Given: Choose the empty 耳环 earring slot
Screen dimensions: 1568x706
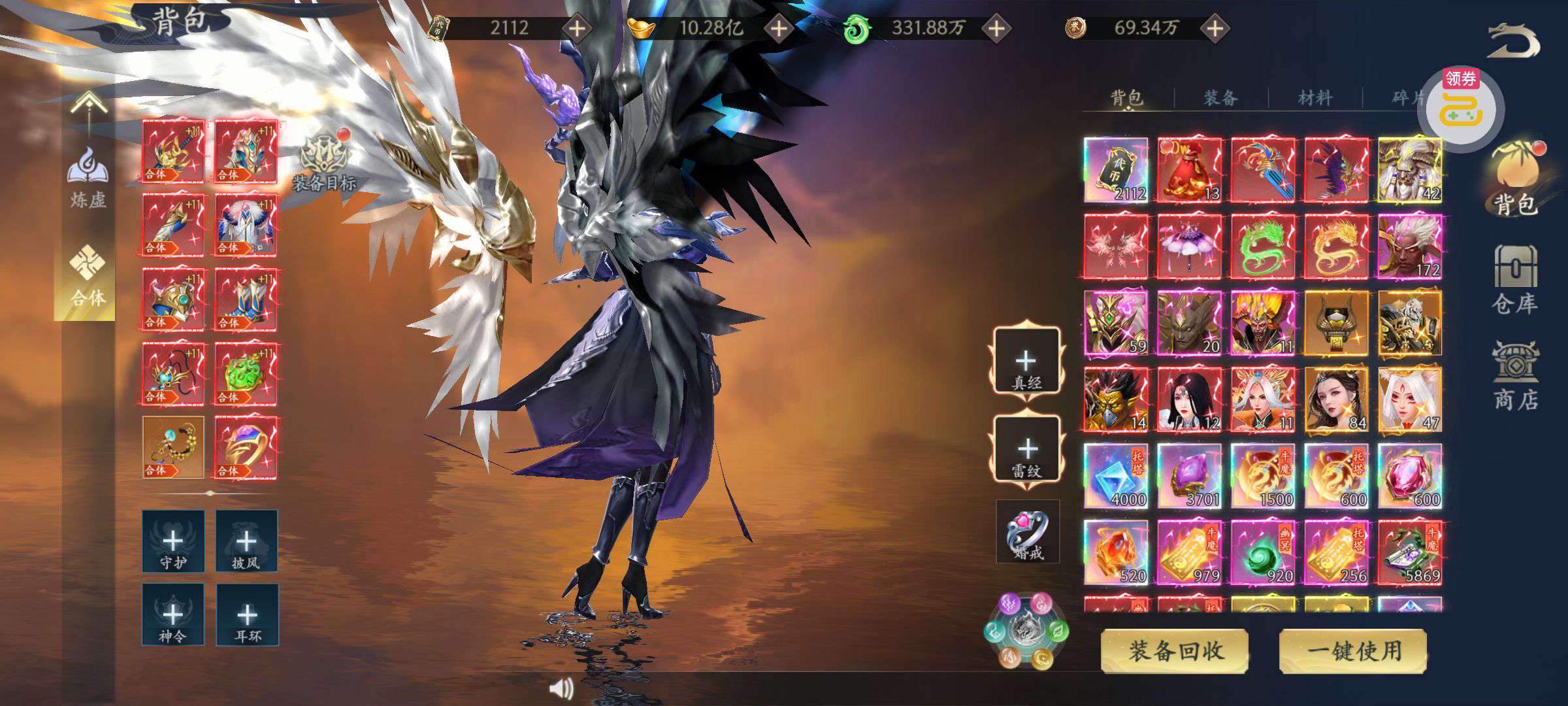Looking at the screenshot, I should click(247, 615).
